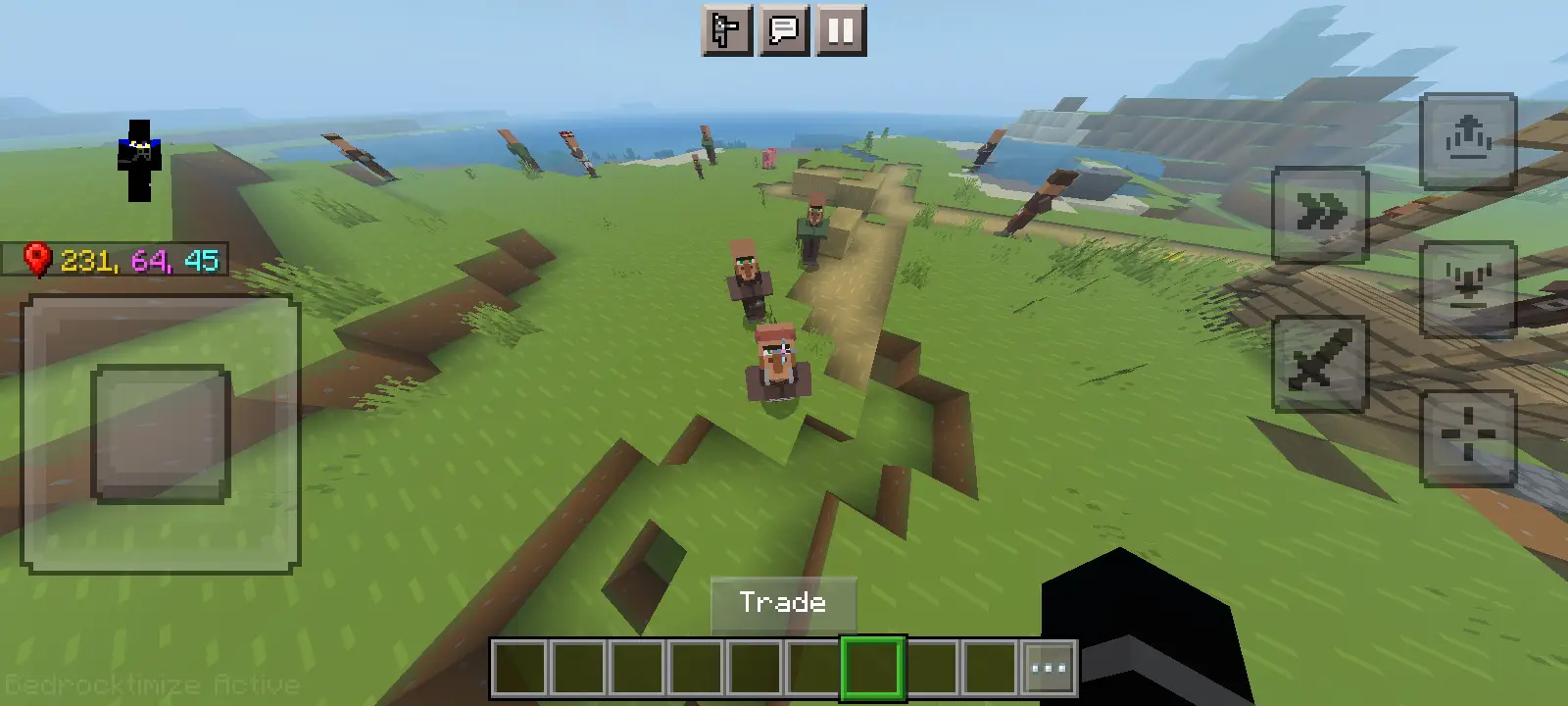This screenshot has height=706, width=1568.
Task: Tap the fly-down arrow button
Action: click(x=1468, y=288)
